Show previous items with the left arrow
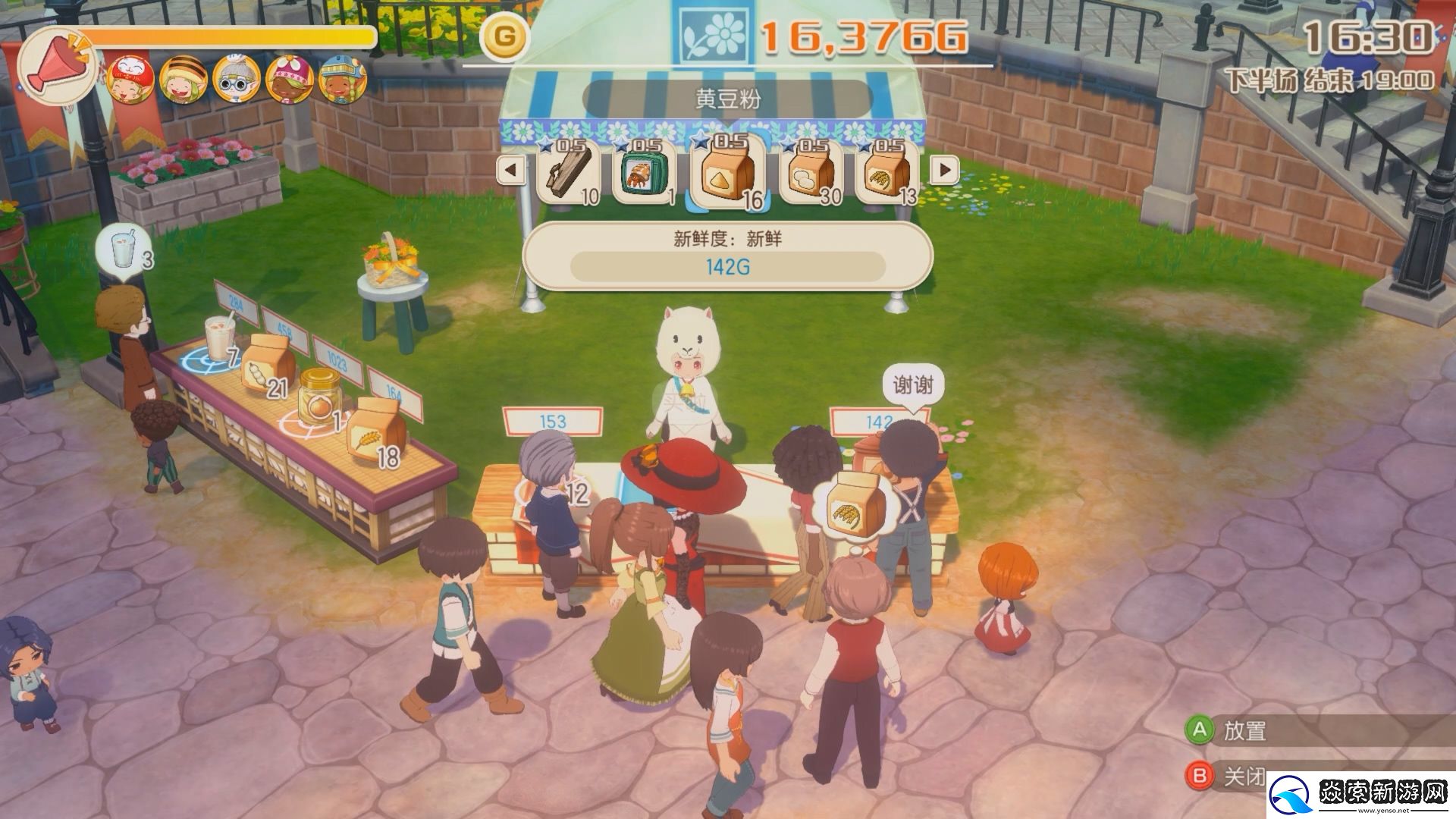This screenshot has width=1456, height=819. (510, 170)
